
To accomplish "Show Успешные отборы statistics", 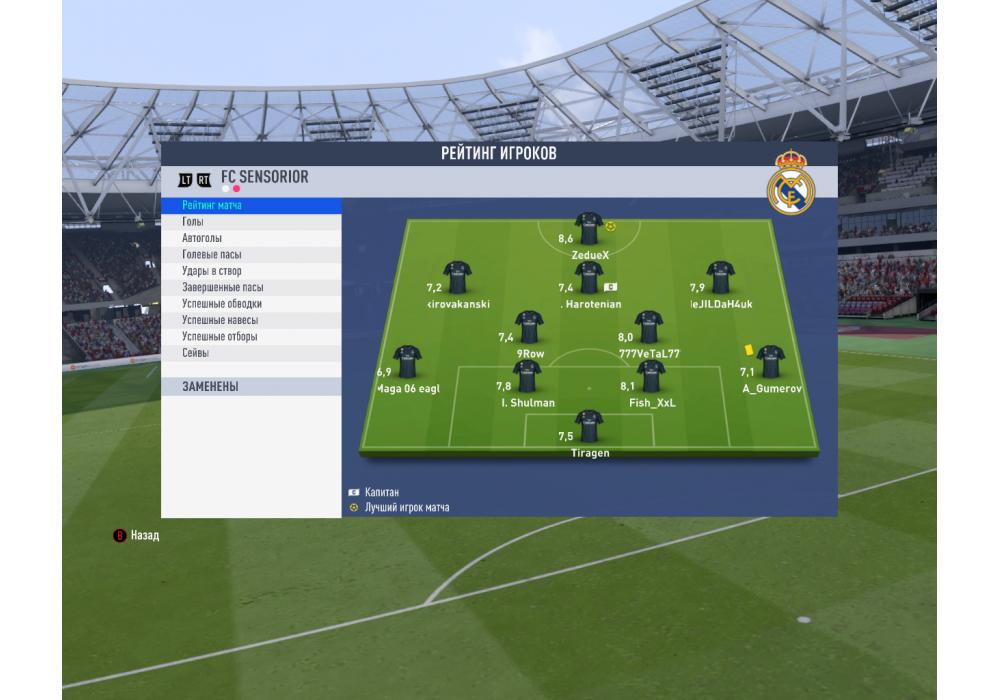I will pyautogui.click(x=250, y=337).
